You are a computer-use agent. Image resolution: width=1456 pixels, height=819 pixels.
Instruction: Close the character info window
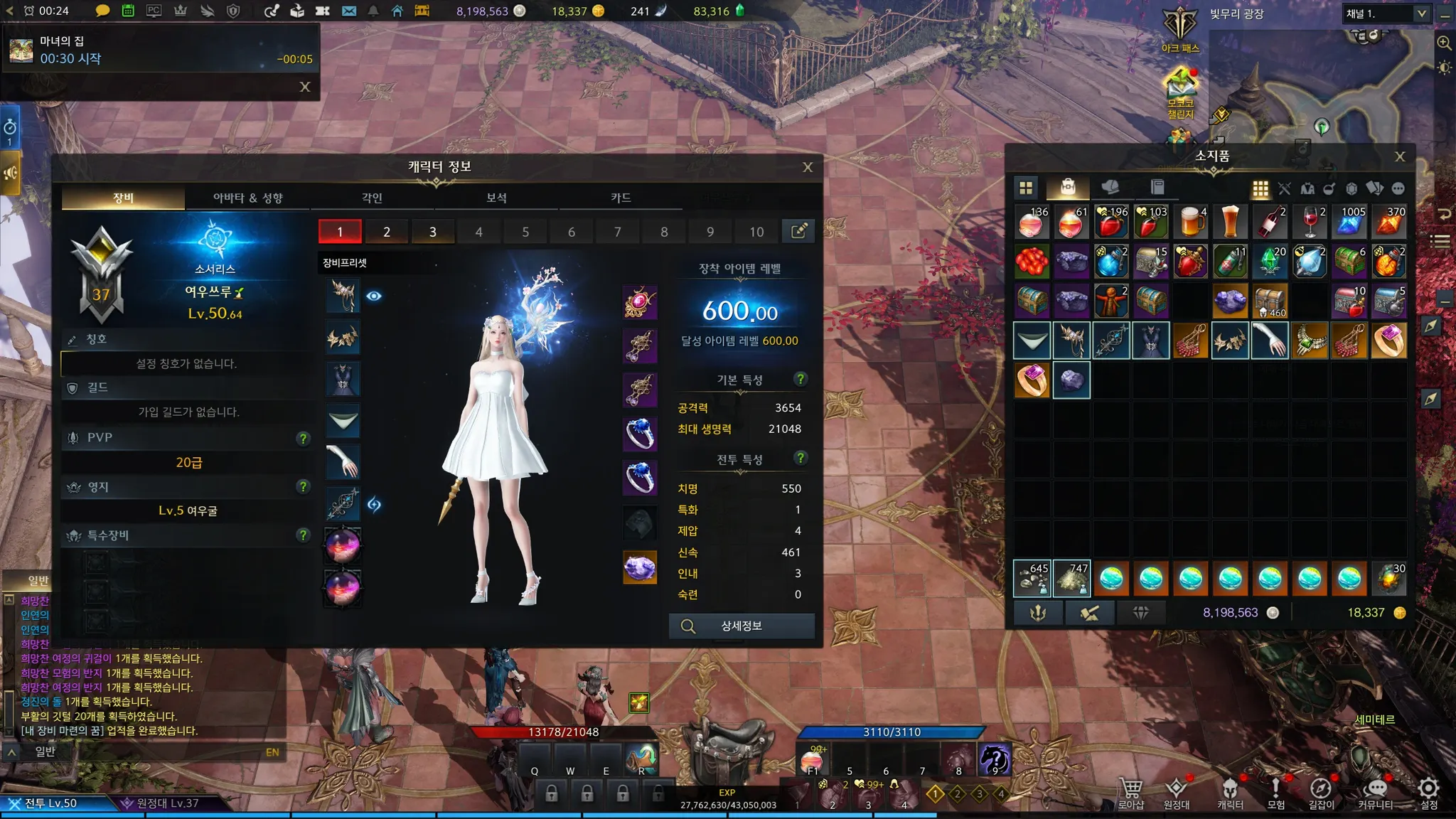(808, 167)
